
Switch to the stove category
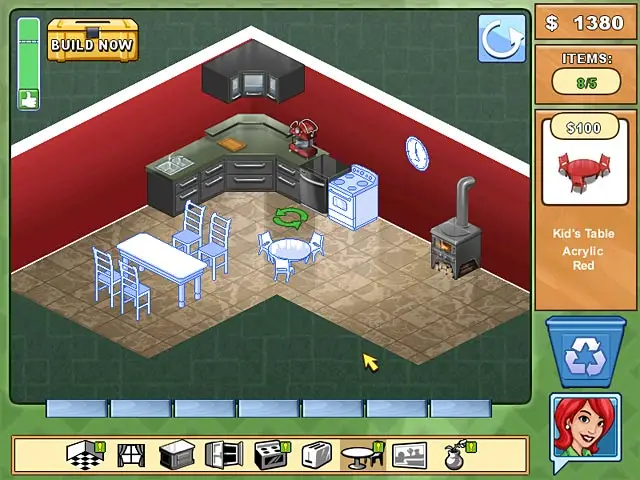click(270, 455)
